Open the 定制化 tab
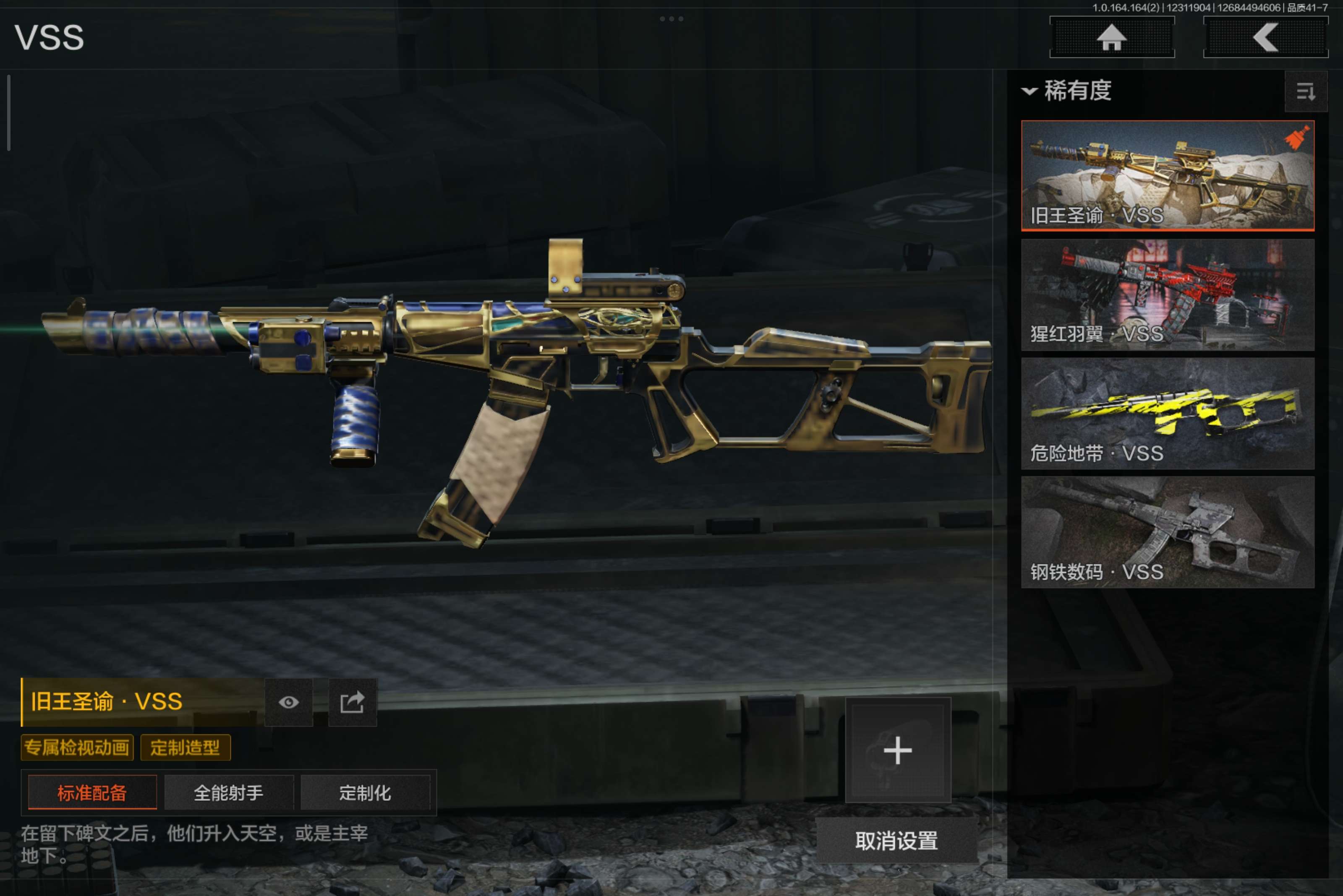 click(365, 792)
